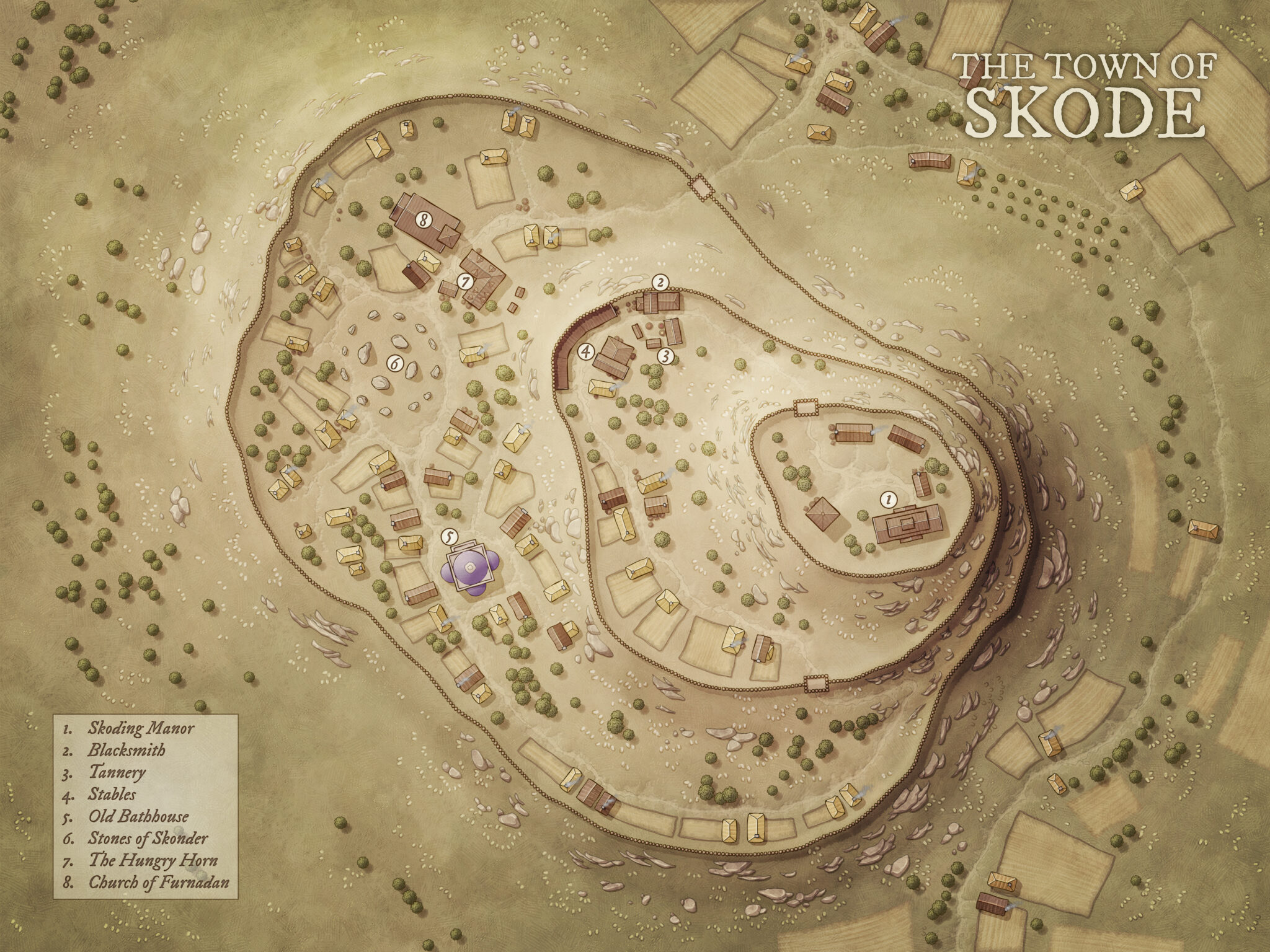This screenshot has width=1270, height=952.
Task: Click the Tannery legend entry
Action: tap(117, 772)
